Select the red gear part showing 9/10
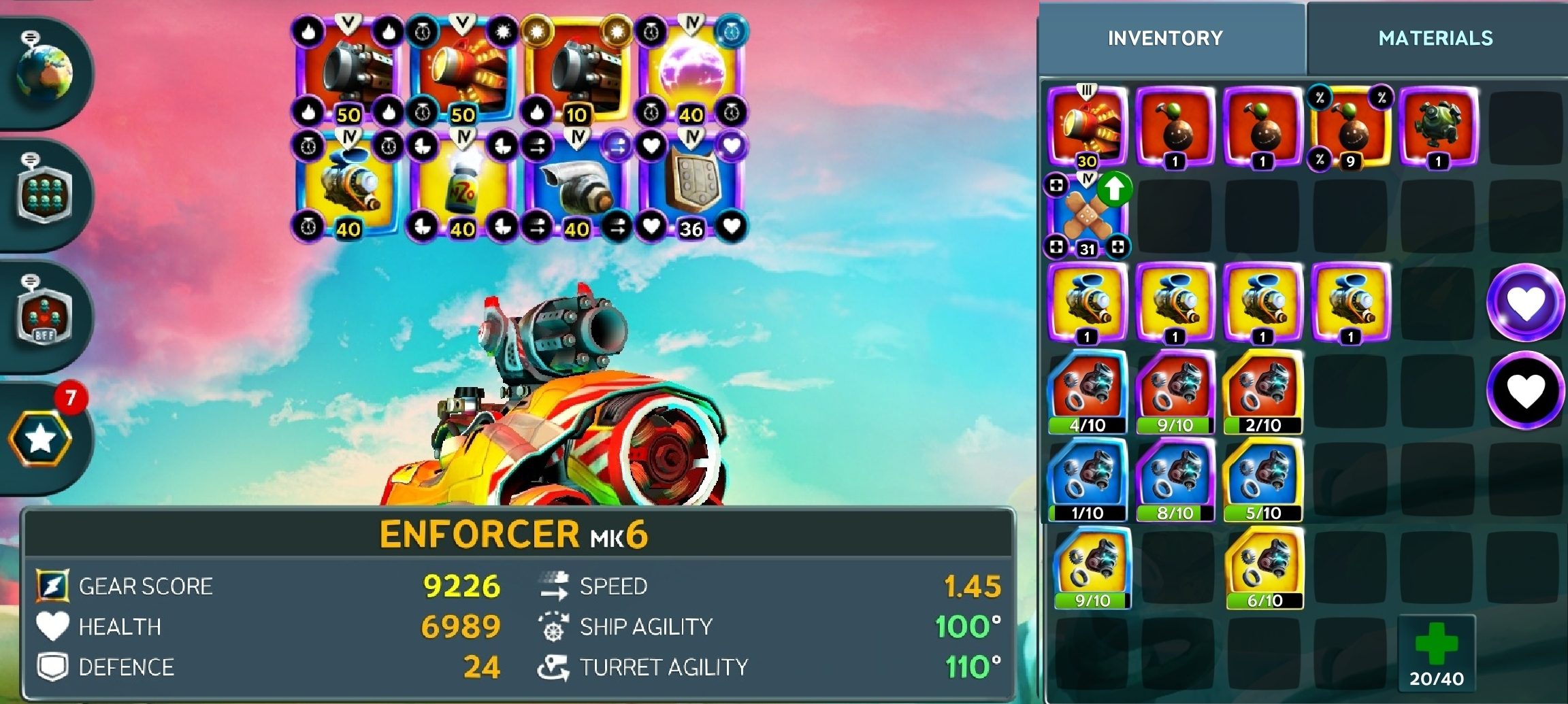Image resolution: width=1568 pixels, height=704 pixels. click(1175, 391)
